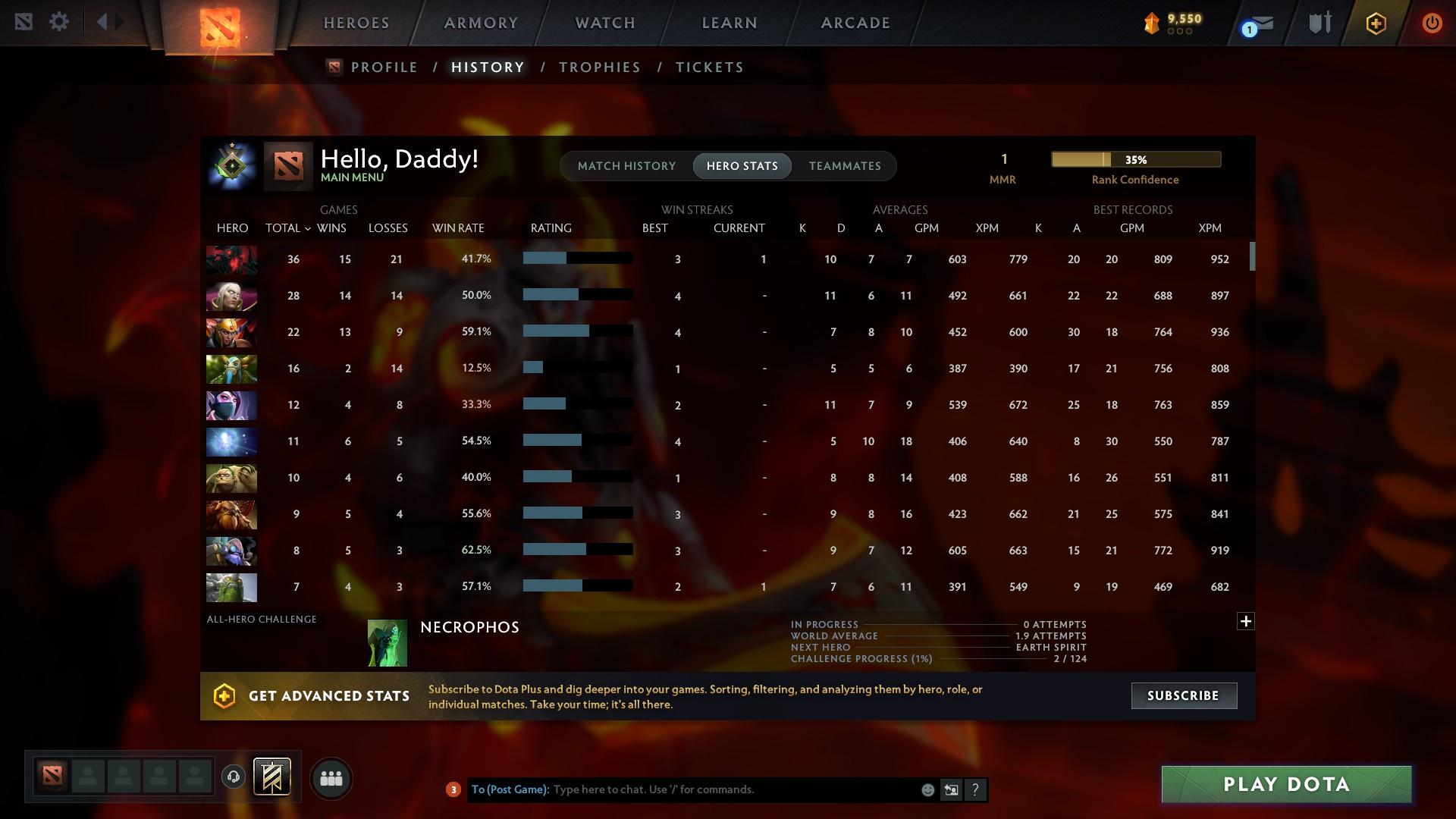Switch to the Teammates tab
The image size is (1456, 819).
click(845, 165)
